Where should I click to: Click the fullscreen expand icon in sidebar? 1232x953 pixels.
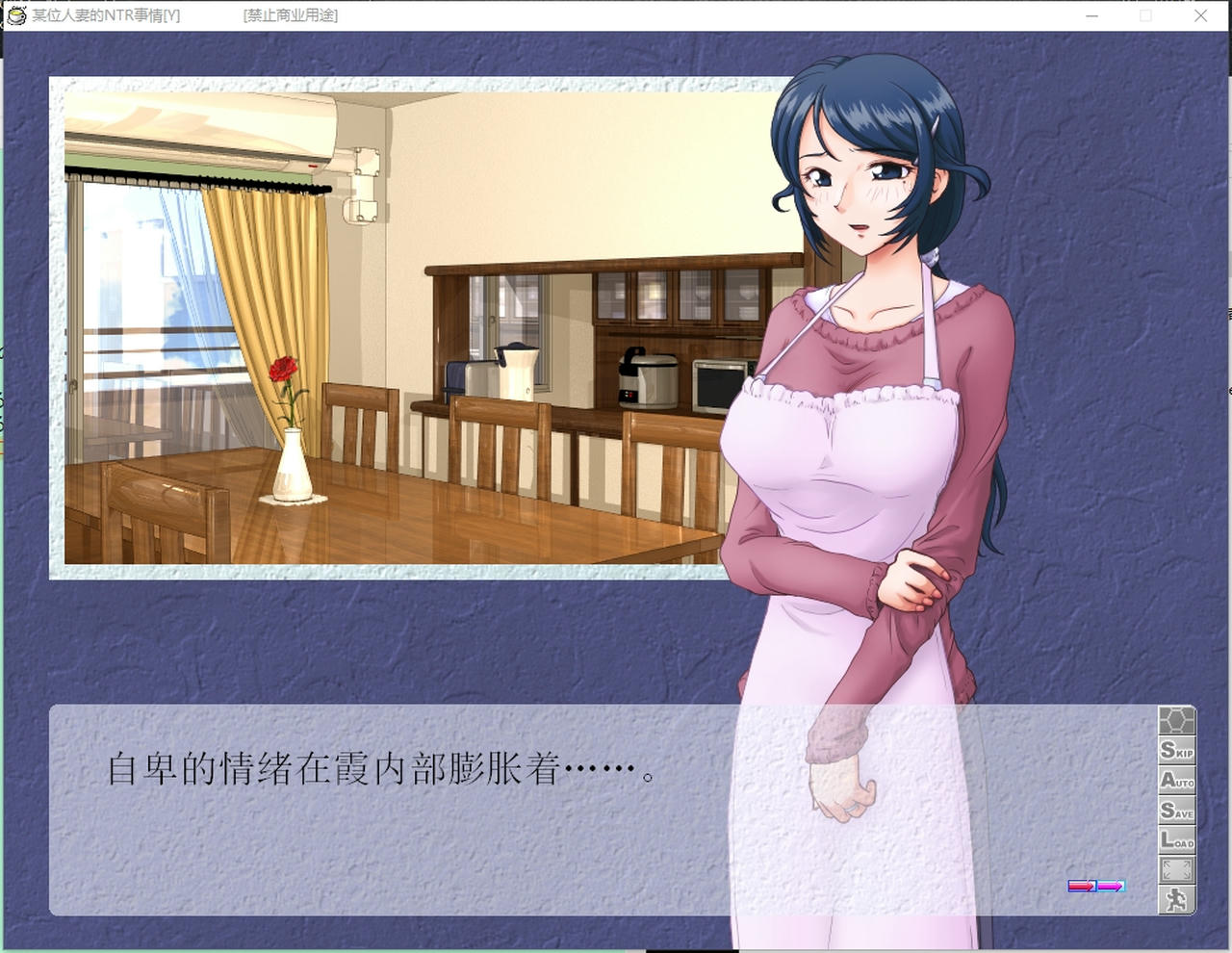[1178, 871]
